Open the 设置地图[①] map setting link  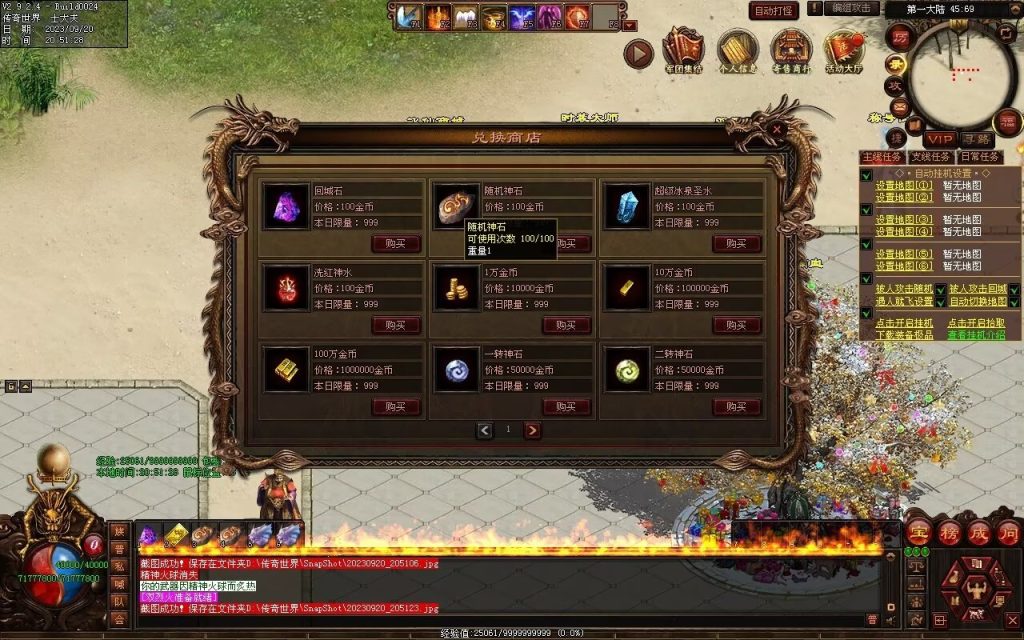[x=904, y=185]
